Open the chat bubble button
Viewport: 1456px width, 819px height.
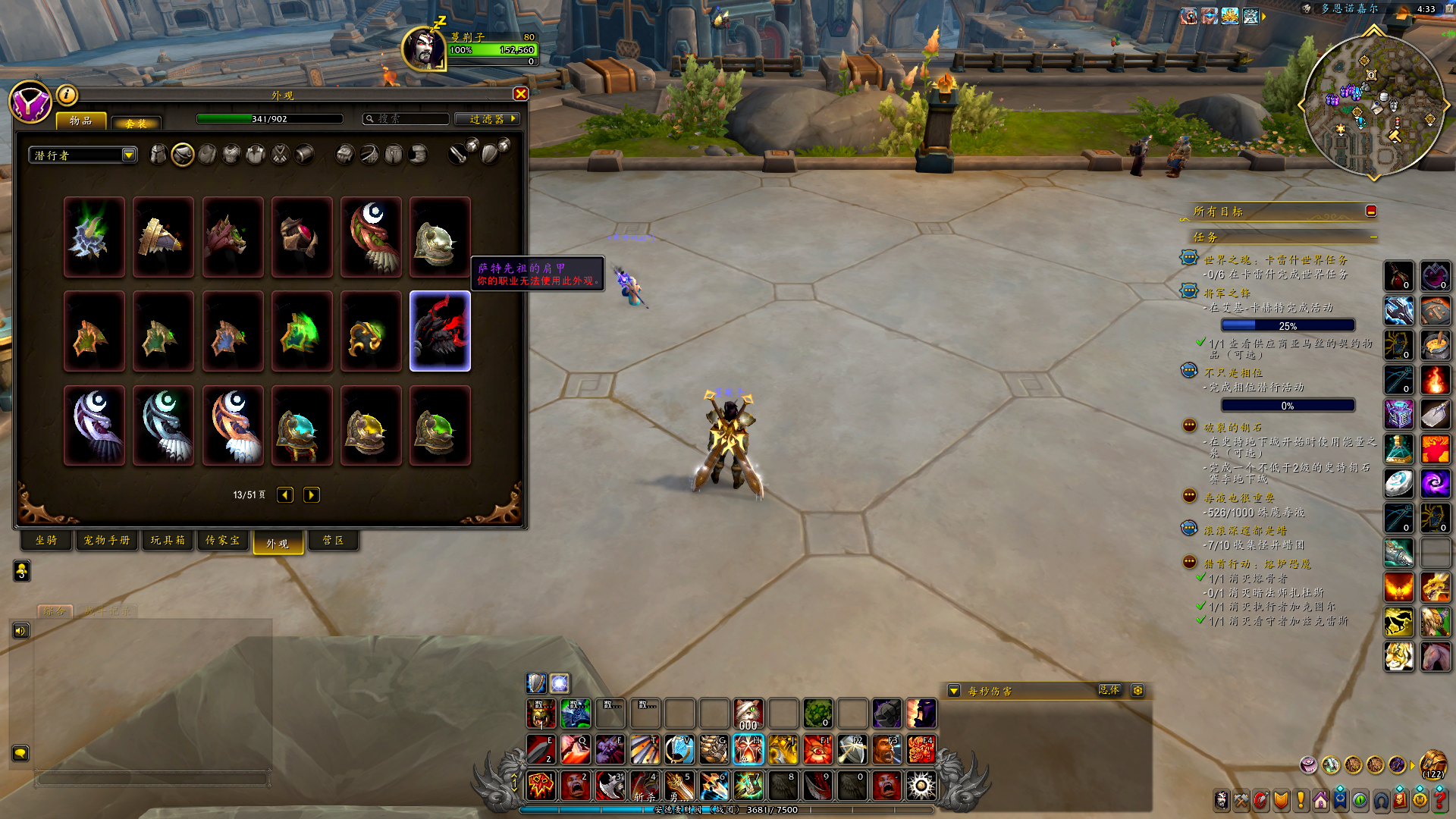20,753
